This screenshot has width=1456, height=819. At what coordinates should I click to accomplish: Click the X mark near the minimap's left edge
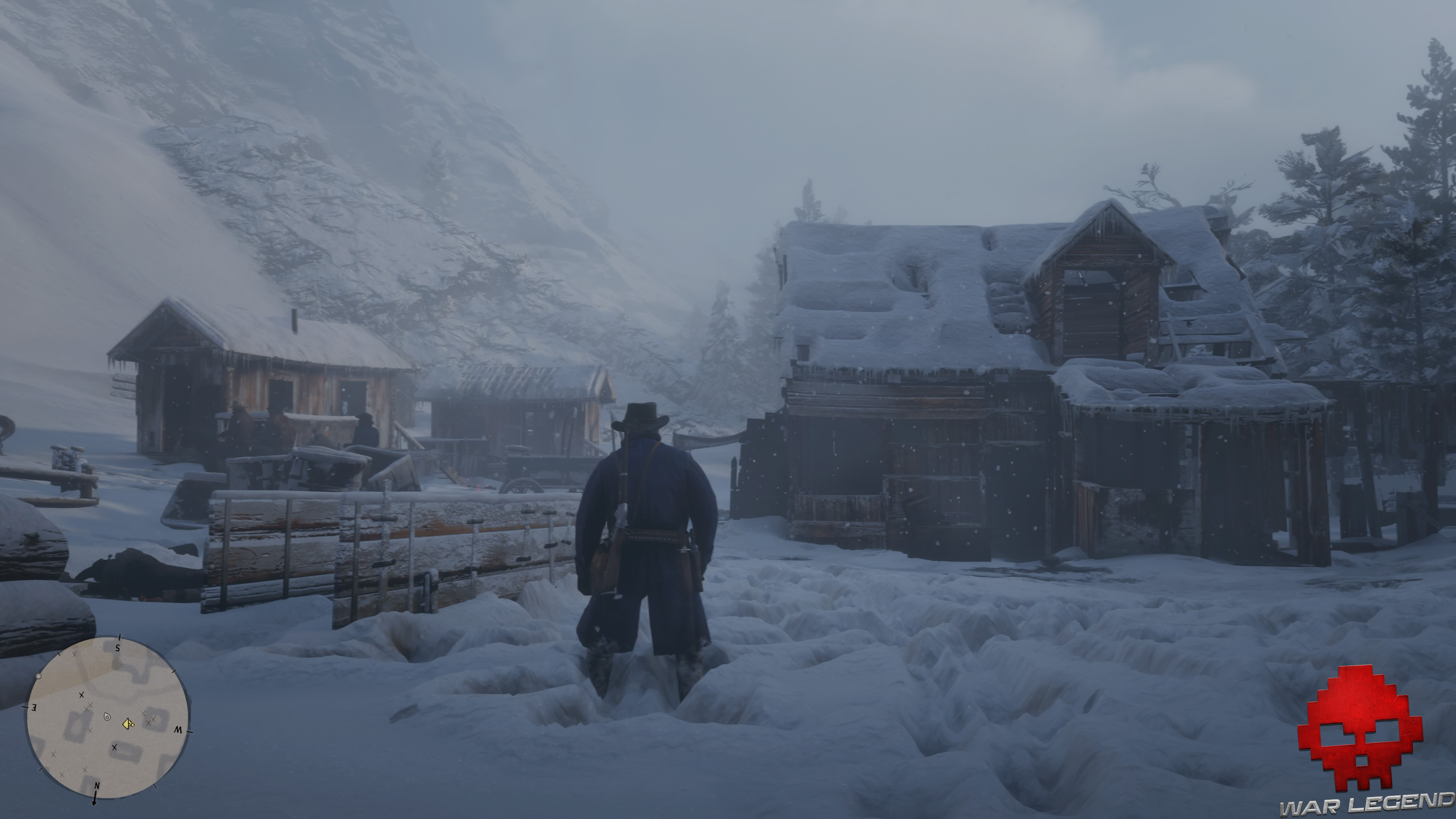click(x=54, y=755)
